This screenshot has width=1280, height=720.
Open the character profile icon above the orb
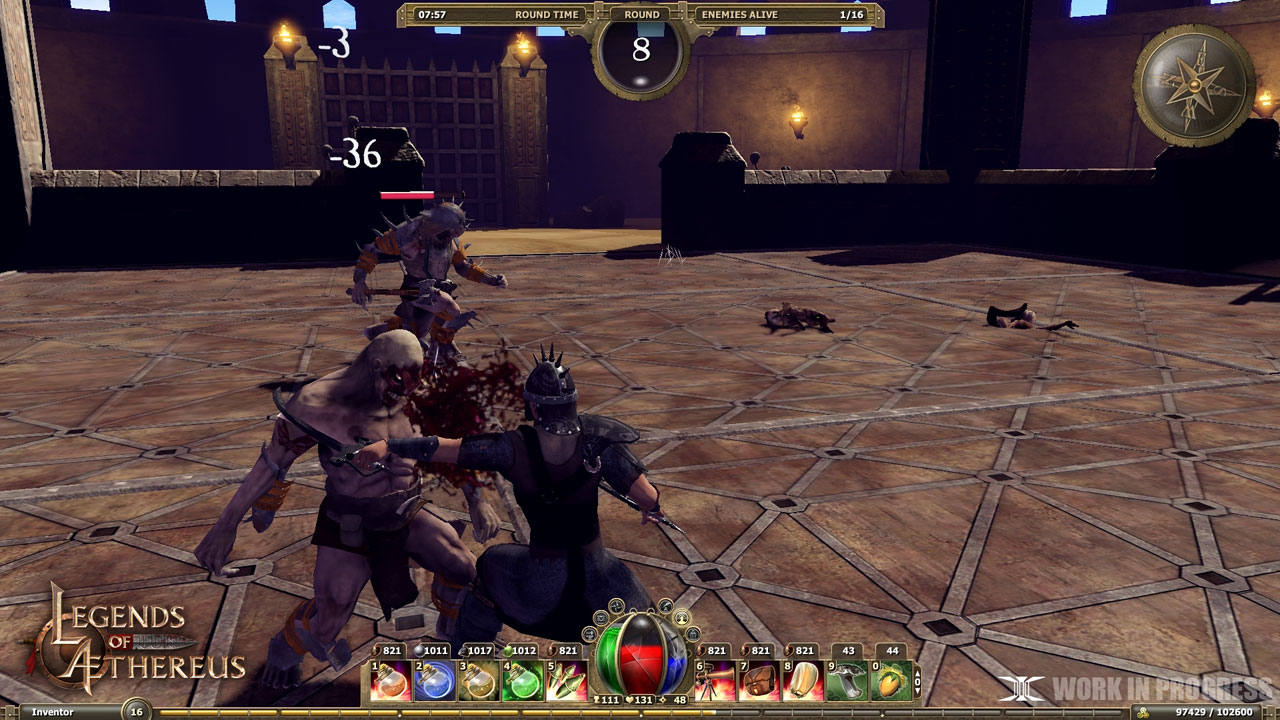click(589, 635)
